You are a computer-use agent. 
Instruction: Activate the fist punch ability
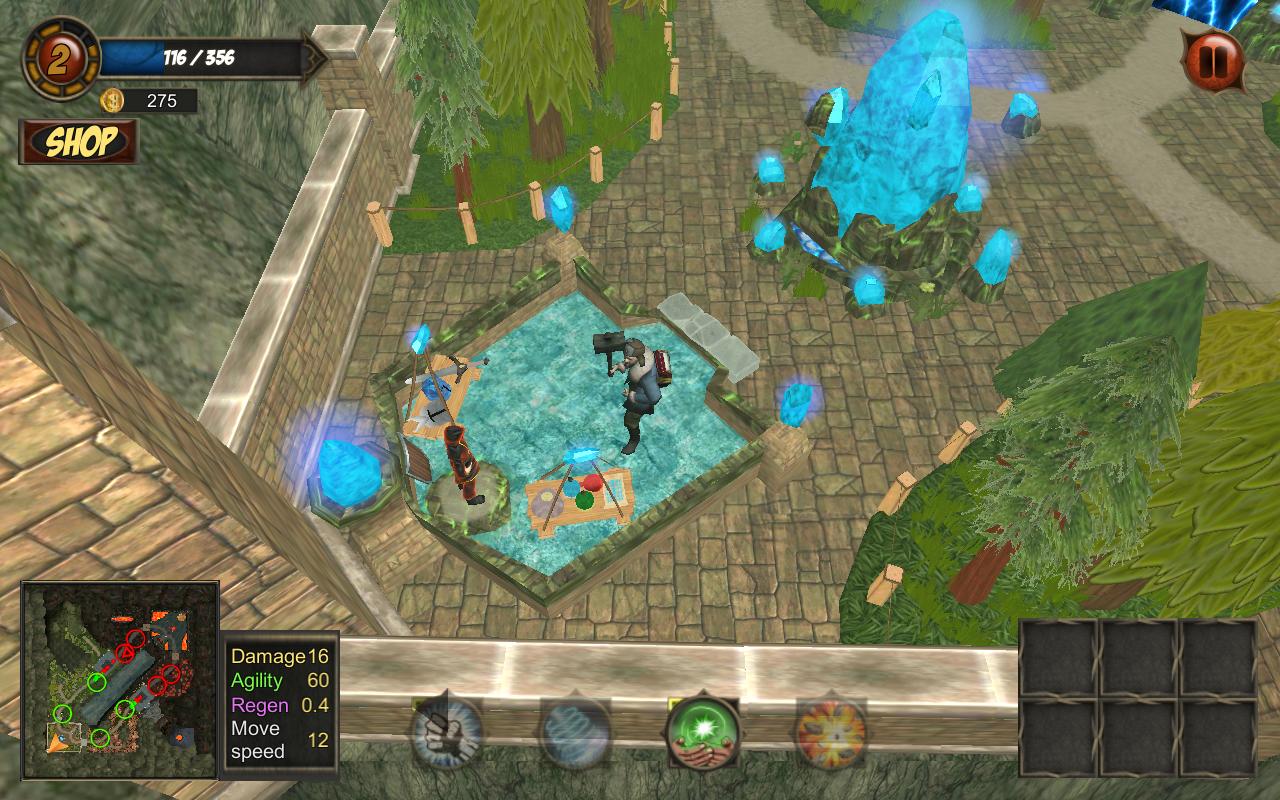[x=447, y=733]
